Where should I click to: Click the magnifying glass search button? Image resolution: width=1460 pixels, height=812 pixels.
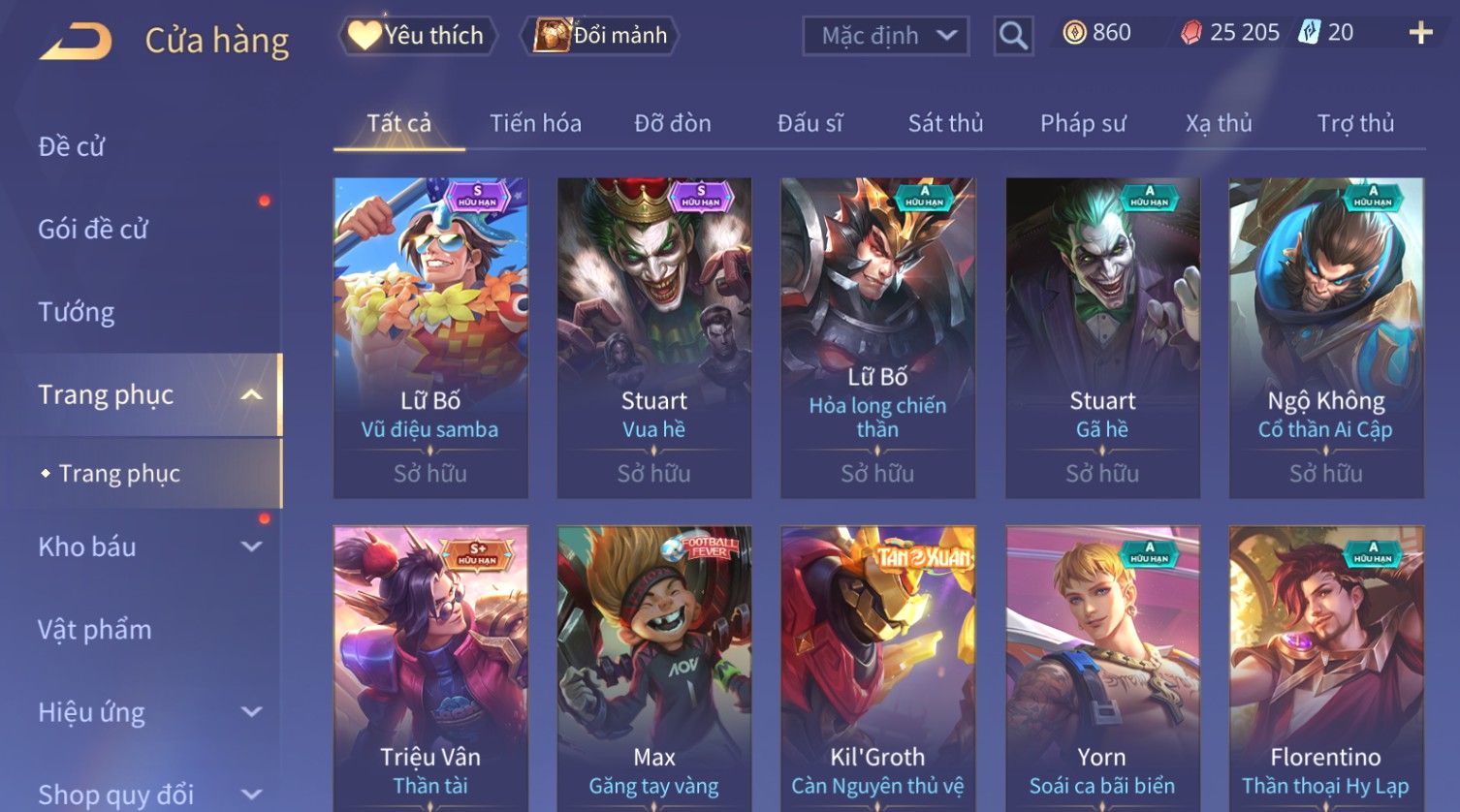pyautogui.click(x=1013, y=36)
